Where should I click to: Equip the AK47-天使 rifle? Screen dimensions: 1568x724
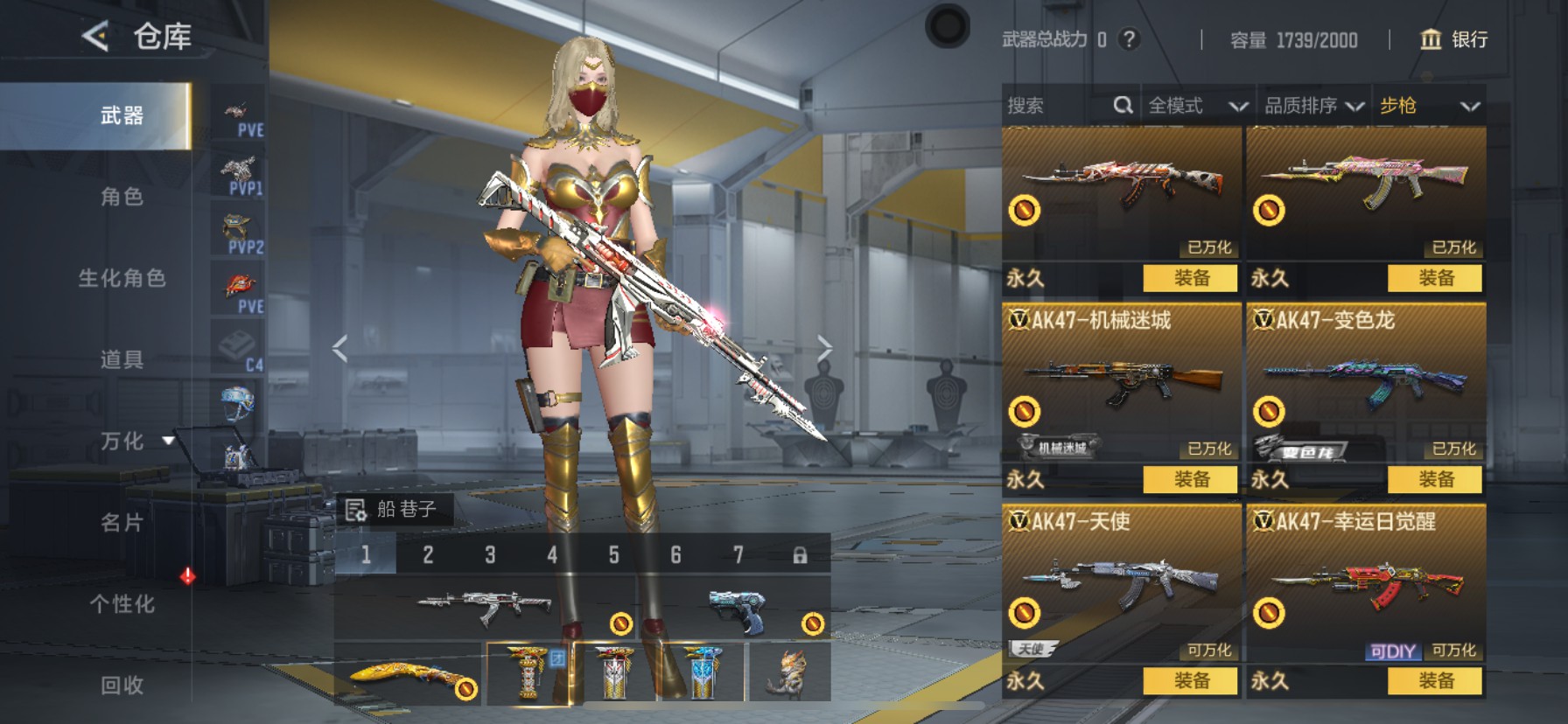tap(1191, 680)
